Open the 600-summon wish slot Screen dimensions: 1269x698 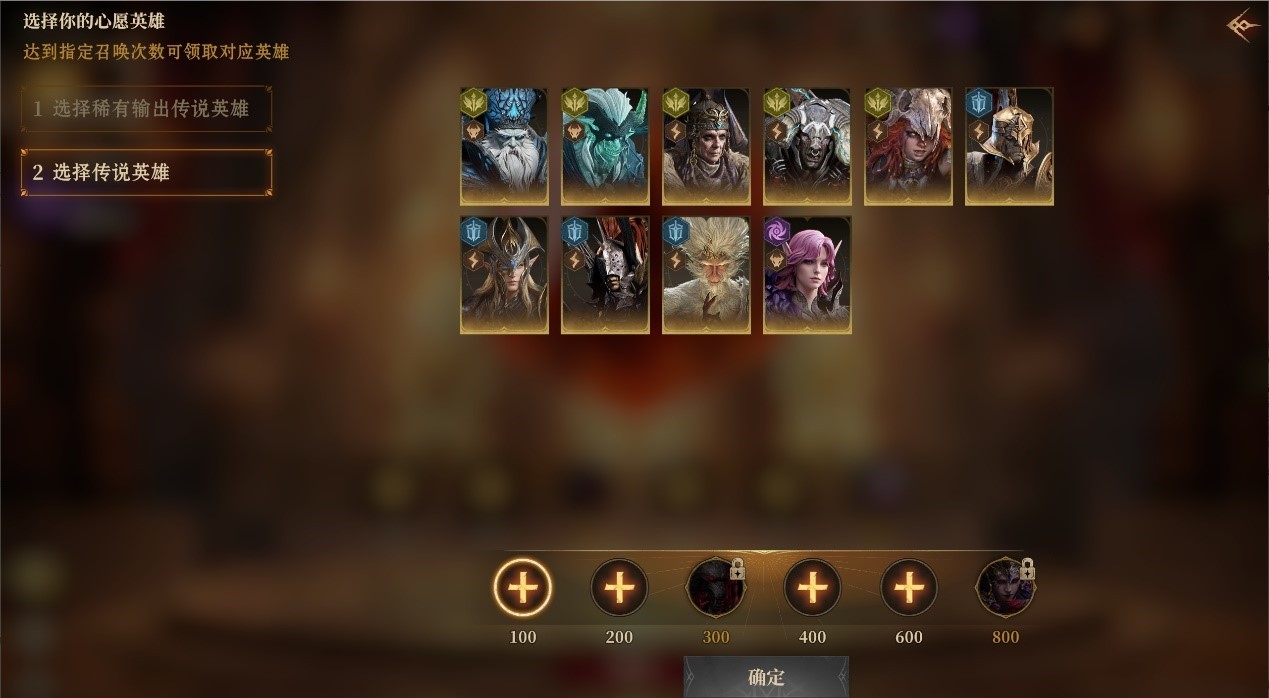(908, 587)
